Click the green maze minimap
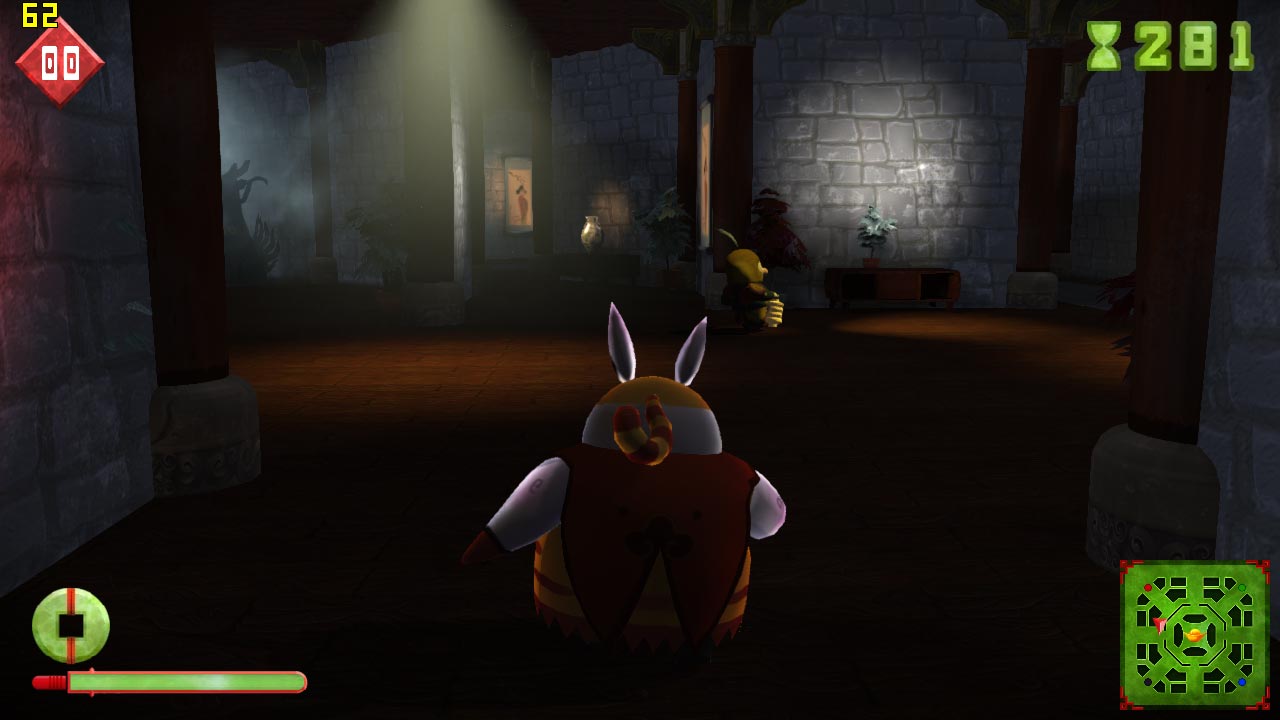This screenshot has height=720, width=1280. click(1194, 634)
